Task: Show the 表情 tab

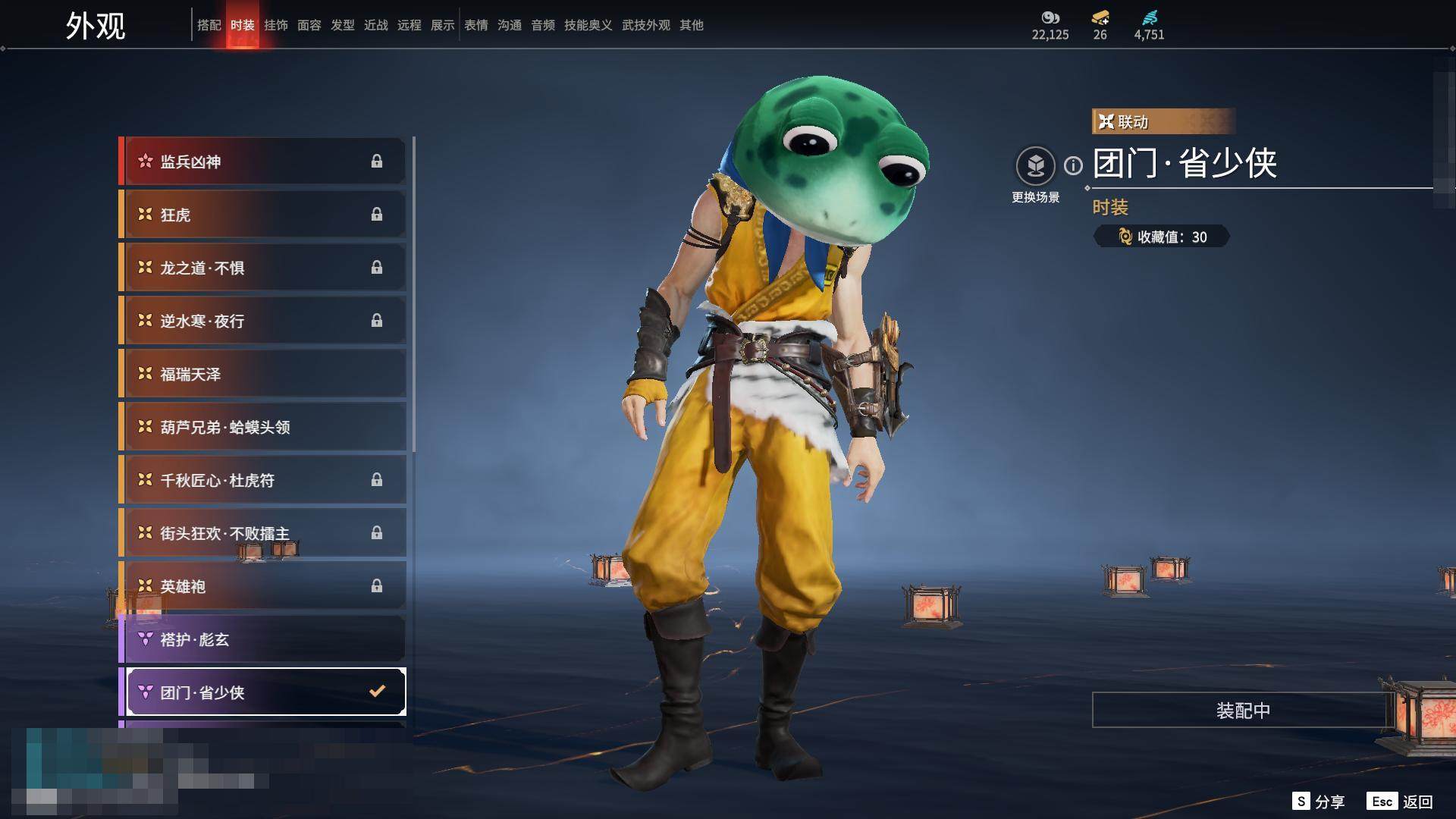Action: point(475,25)
